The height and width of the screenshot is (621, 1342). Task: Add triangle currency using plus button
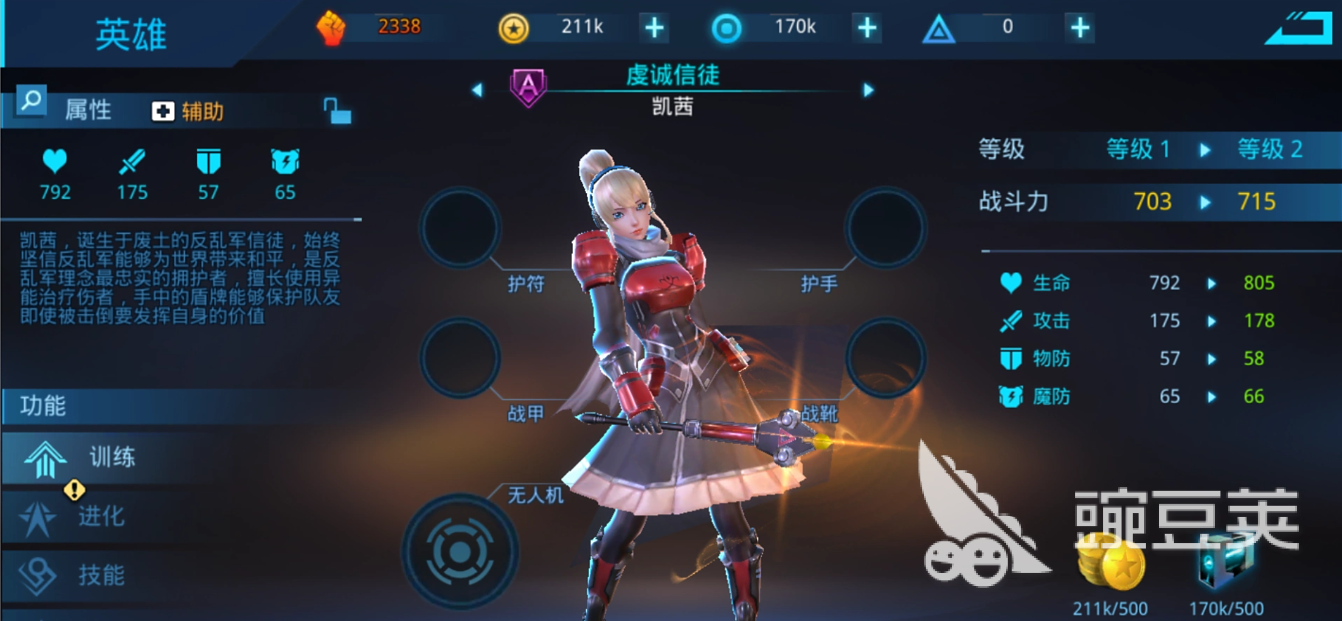point(1079,28)
